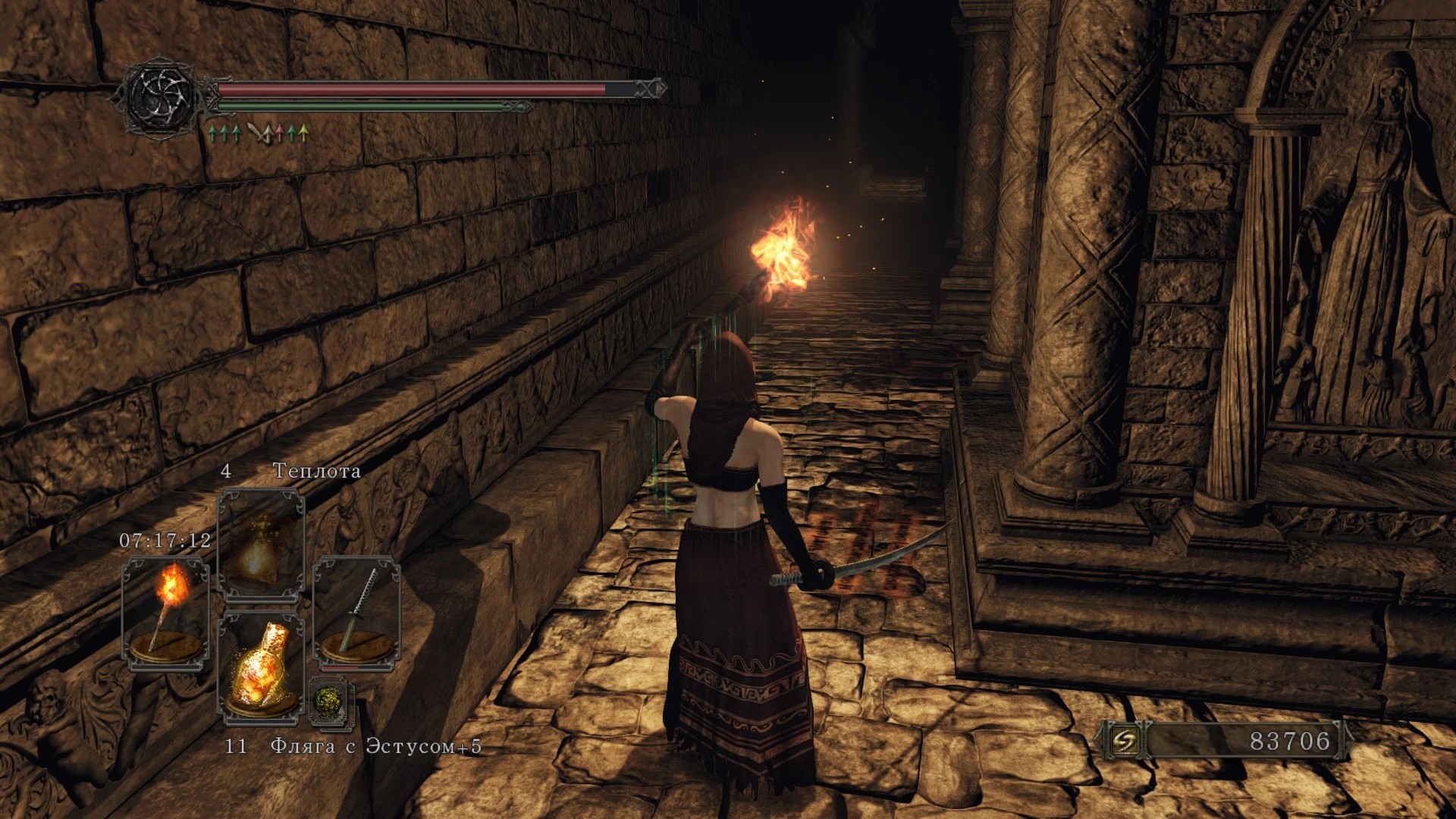Select the Теплота spell slot
This screenshot has height=819, width=1456.
coord(261,546)
